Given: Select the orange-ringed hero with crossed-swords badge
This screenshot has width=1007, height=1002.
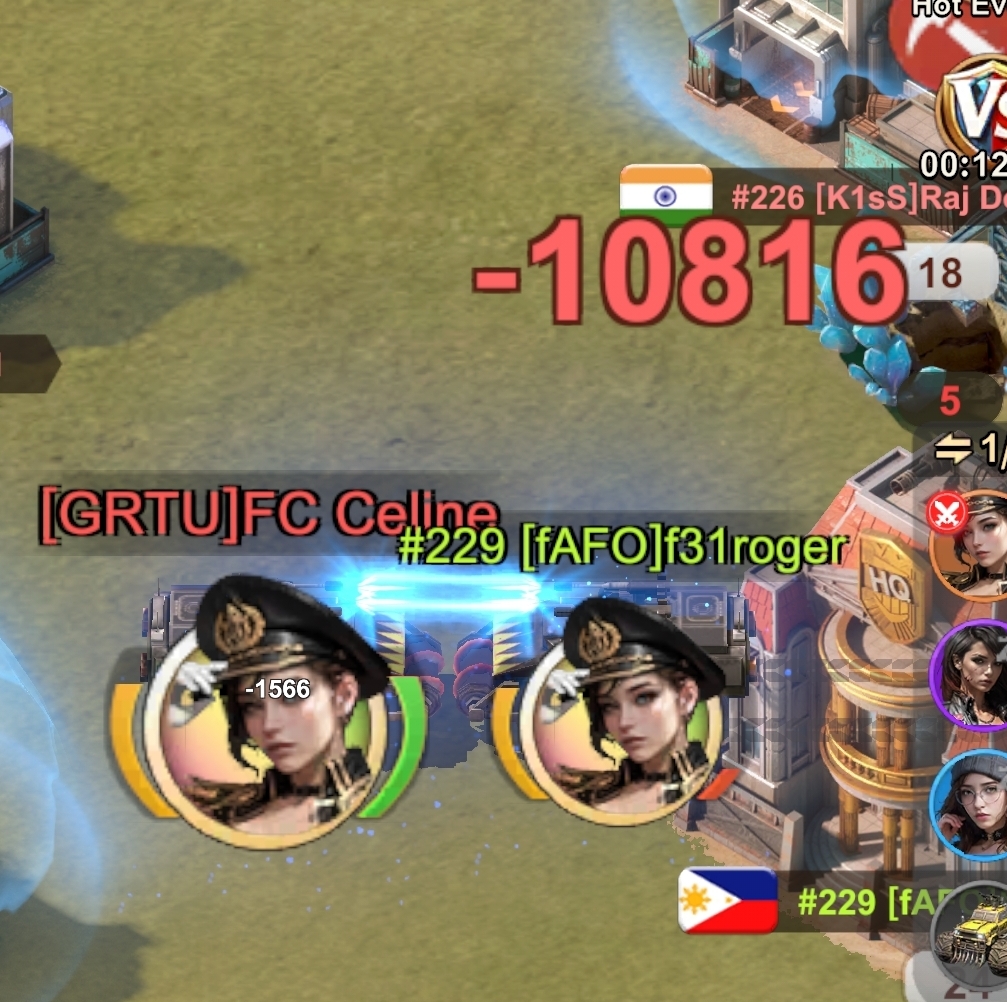Looking at the screenshot, I should tap(972, 546).
